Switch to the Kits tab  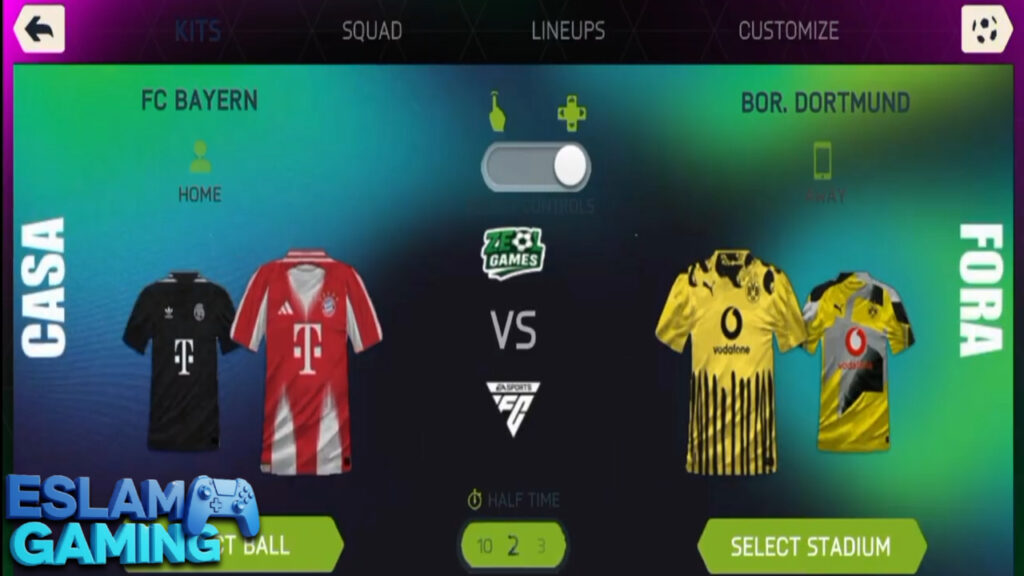[198, 31]
